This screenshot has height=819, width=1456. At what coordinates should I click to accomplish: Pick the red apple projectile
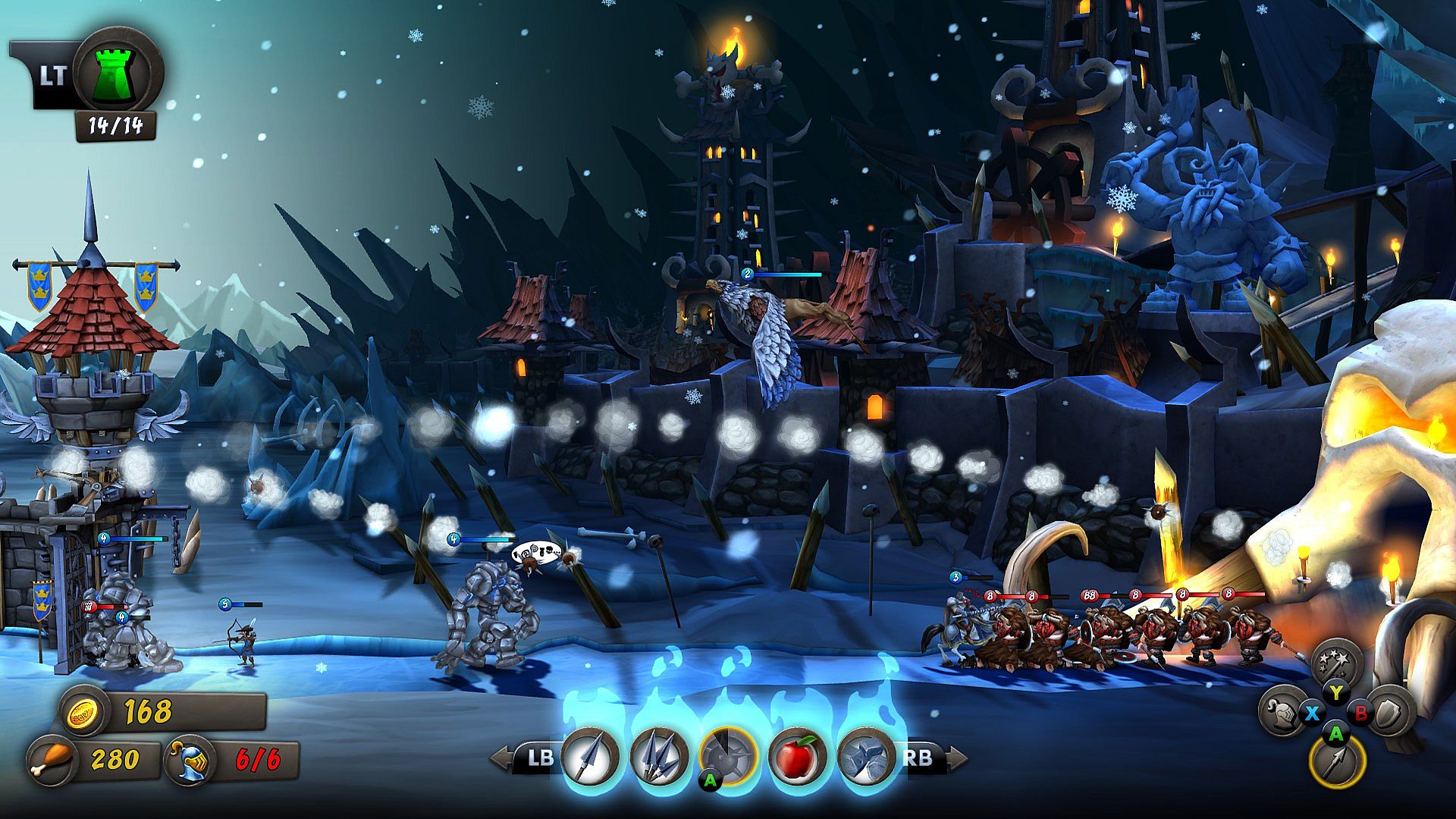tap(797, 756)
